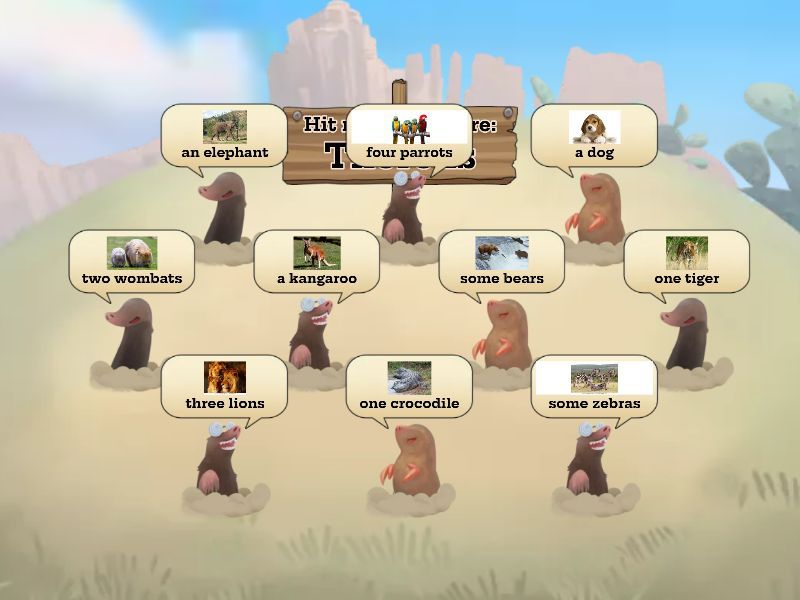Select the three lions speech bubble
Image resolution: width=800 pixels, height=600 pixels.
(225, 386)
